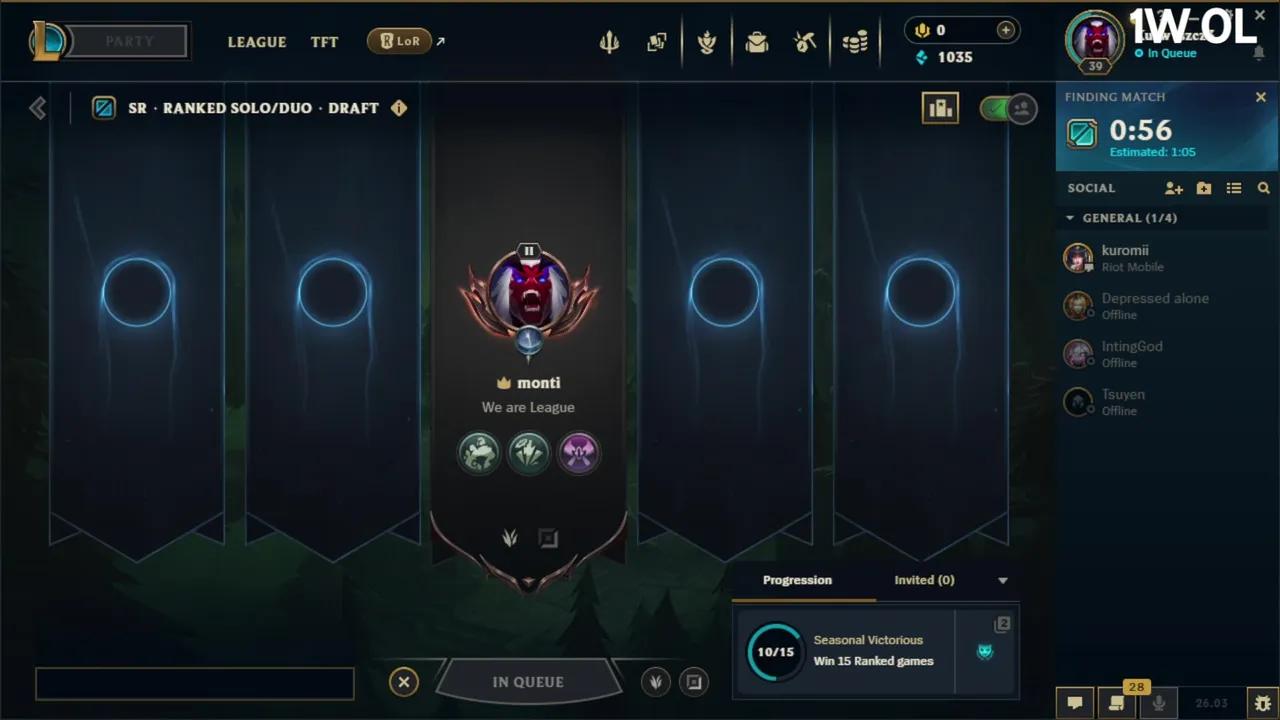
Task: Open friend search with the magnifier icon
Action: point(1264,188)
